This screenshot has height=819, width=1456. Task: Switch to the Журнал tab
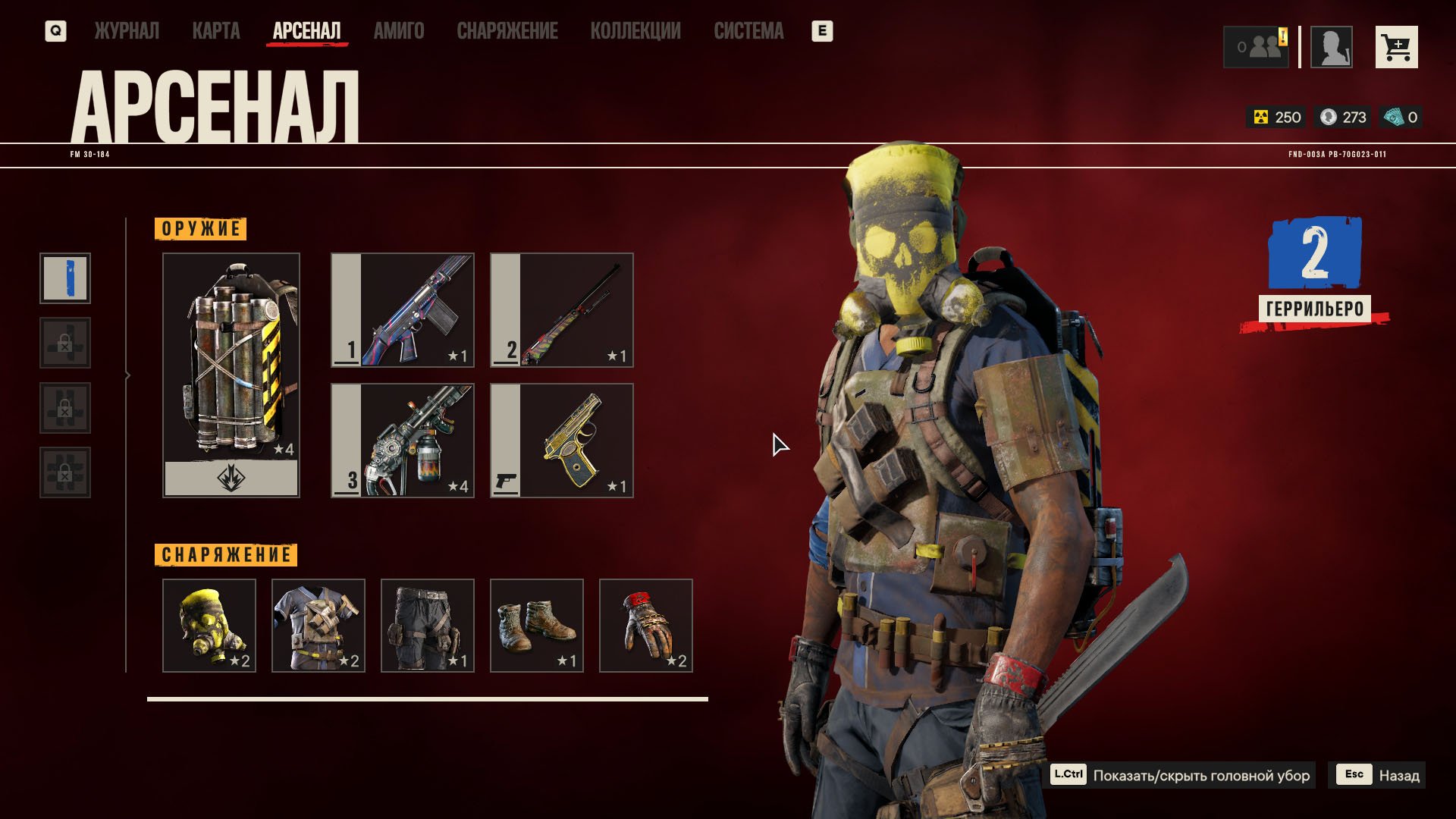pyautogui.click(x=127, y=31)
